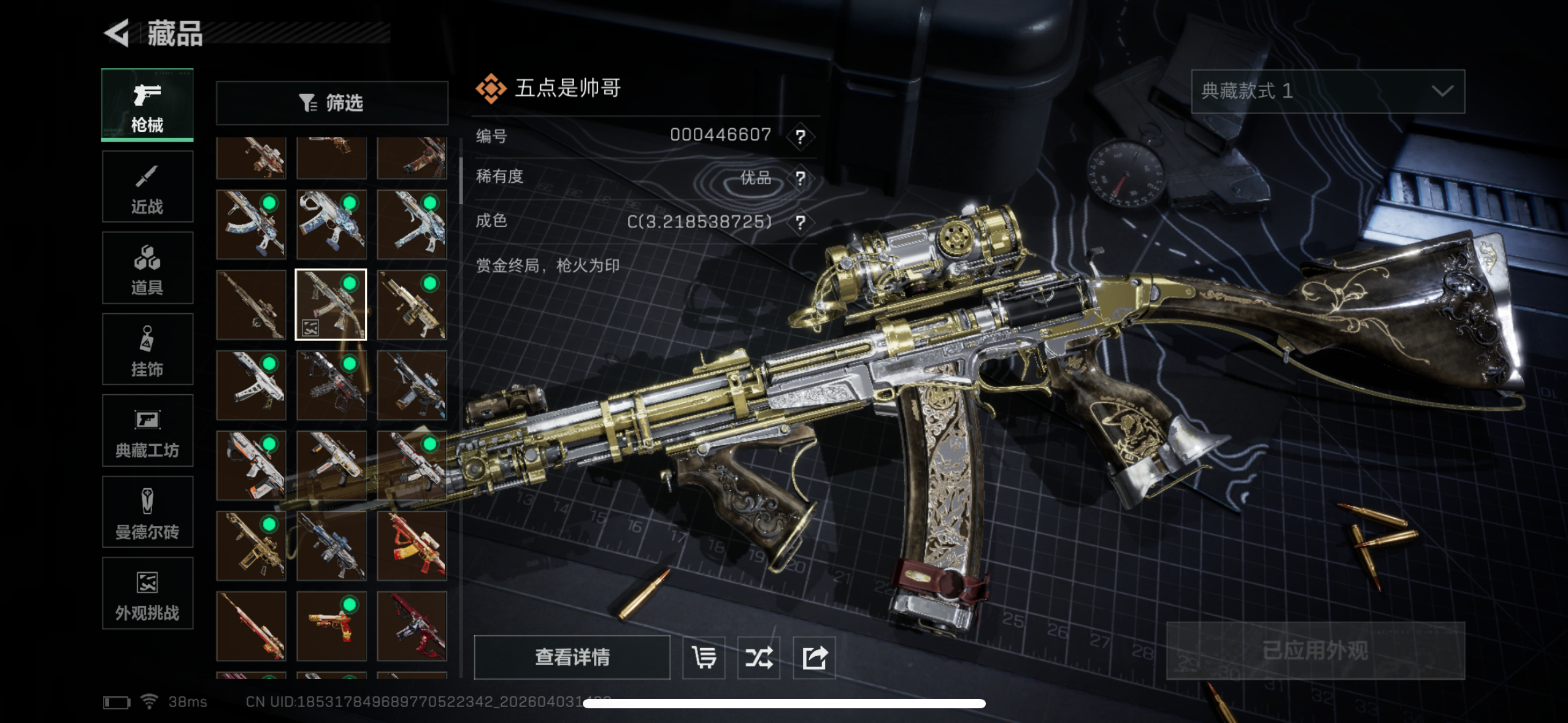Click the shopping cart list icon
The image size is (1568, 723).
click(704, 657)
